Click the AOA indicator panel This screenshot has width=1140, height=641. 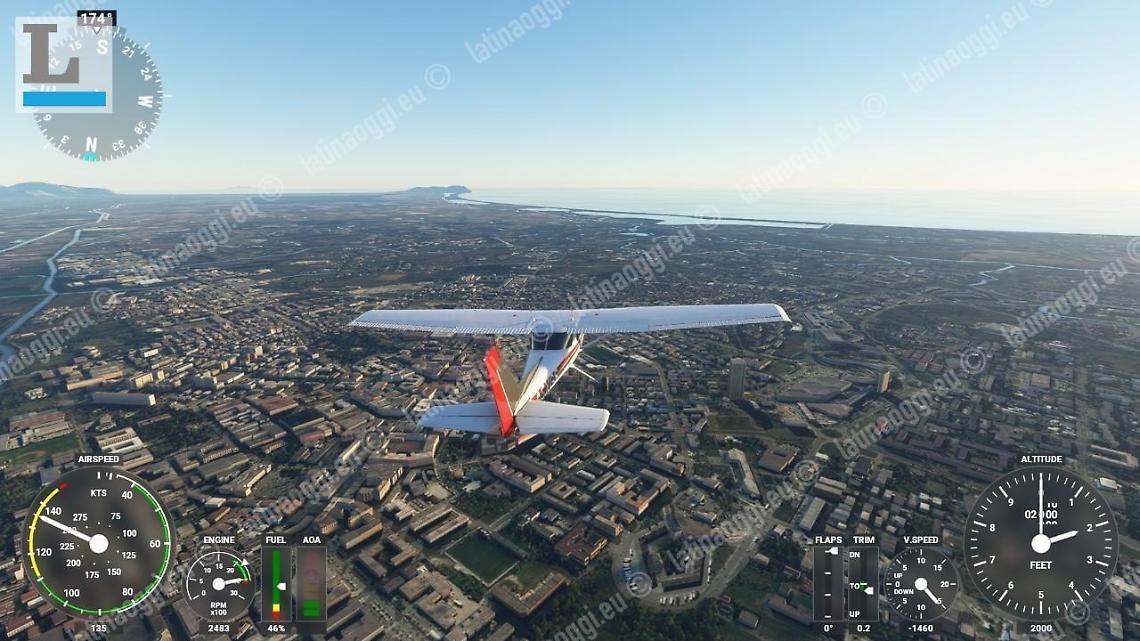point(312,584)
